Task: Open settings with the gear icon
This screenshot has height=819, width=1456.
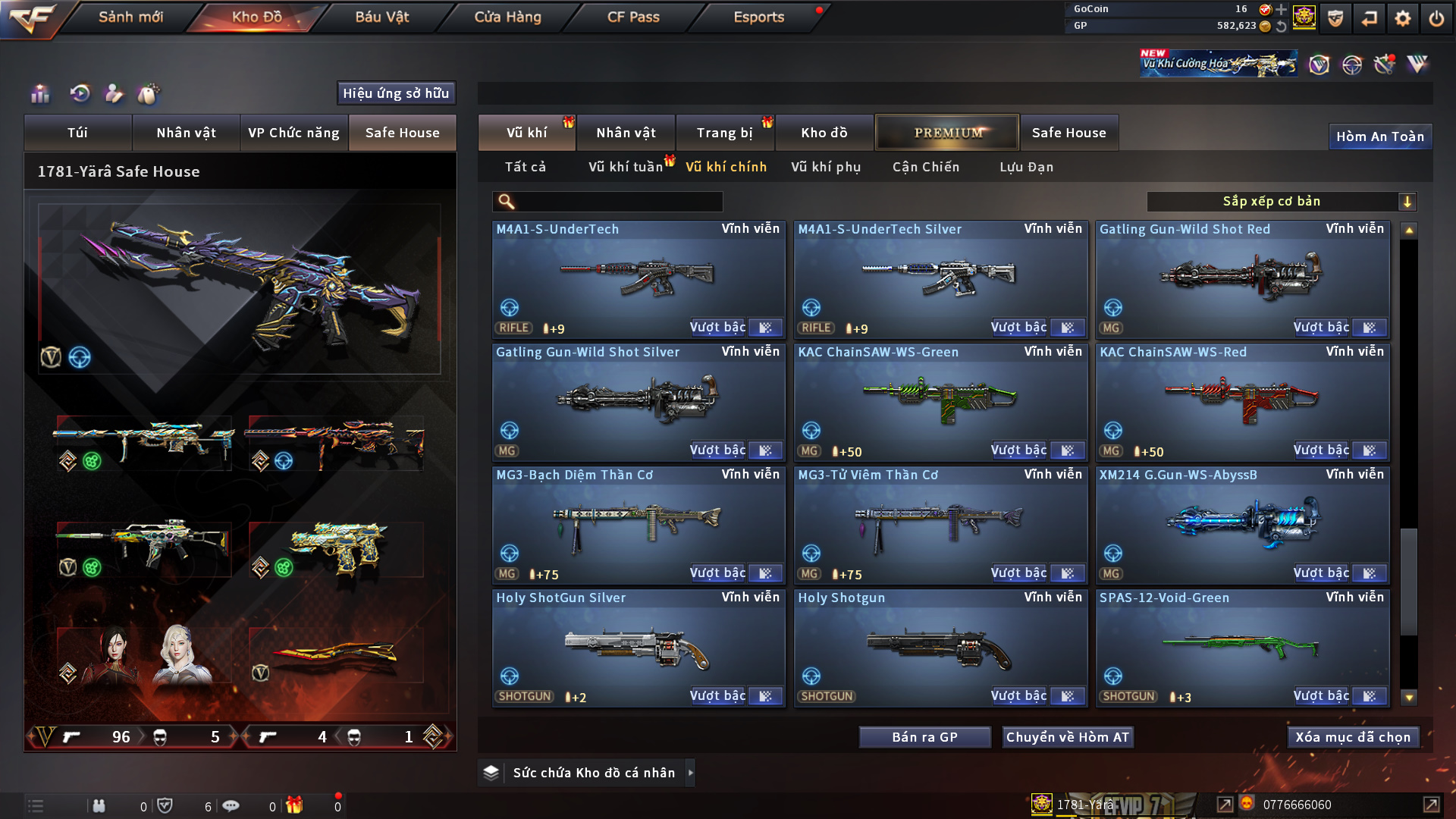Action: click(x=1402, y=18)
